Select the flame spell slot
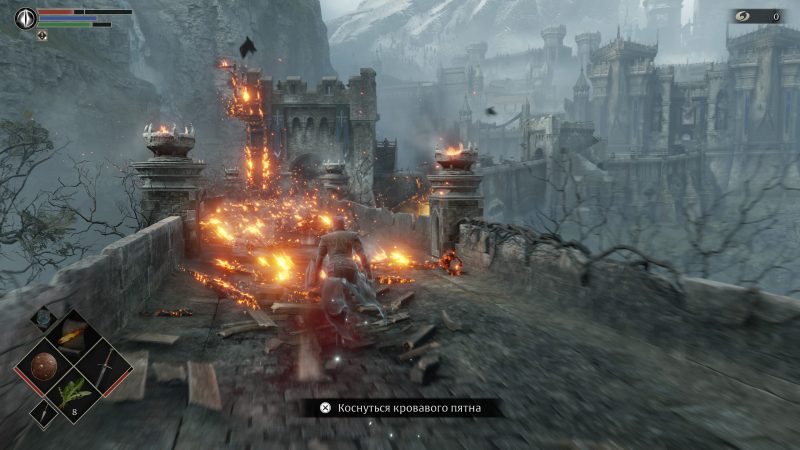800x450 pixels. tap(73, 336)
